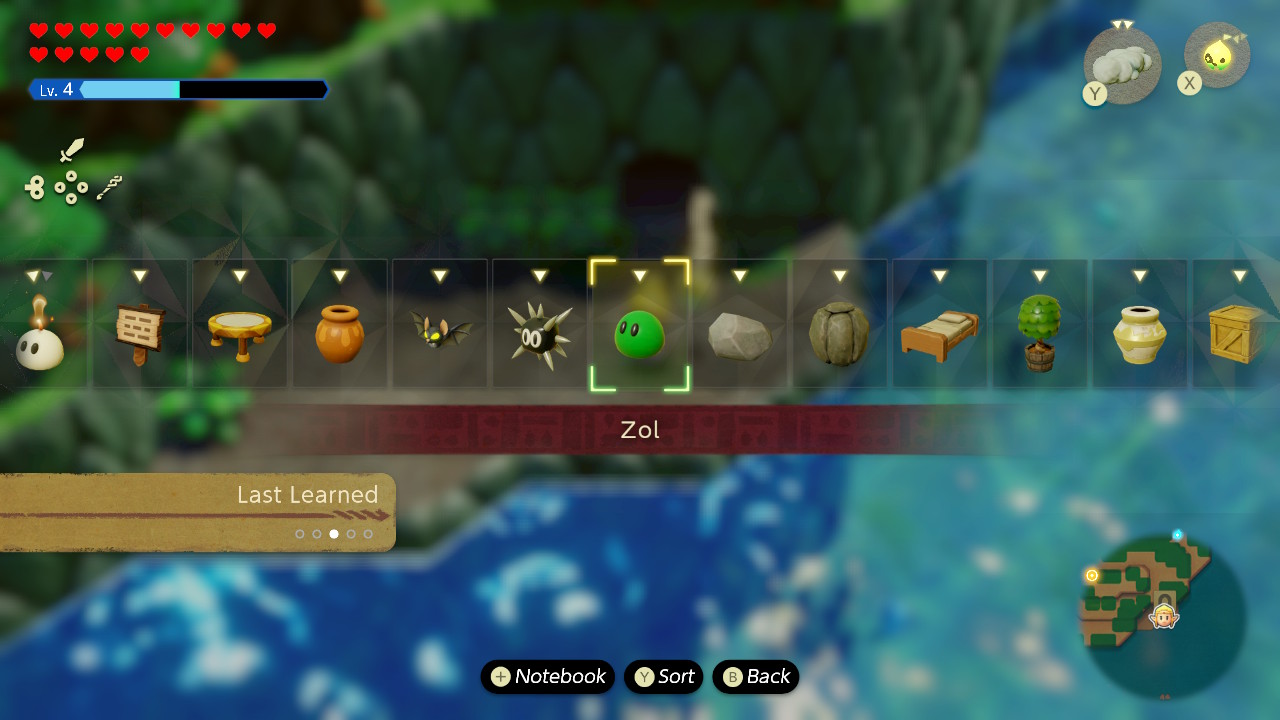The height and width of the screenshot is (720, 1280).
Task: Activate the Tri fairy companion icon
Action: (x=1217, y=56)
